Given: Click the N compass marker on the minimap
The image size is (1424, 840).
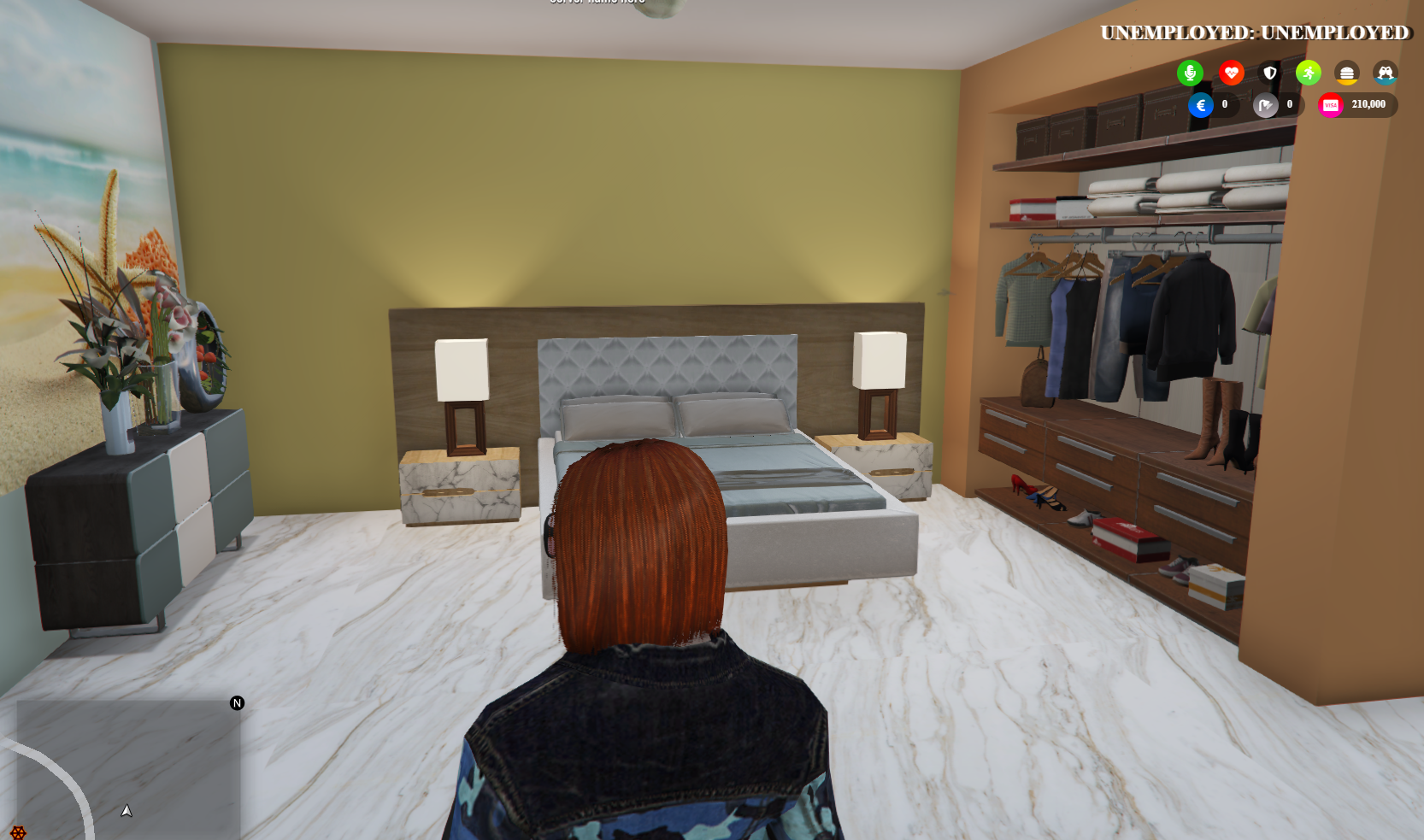Looking at the screenshot, I should (x=236, y=702).
